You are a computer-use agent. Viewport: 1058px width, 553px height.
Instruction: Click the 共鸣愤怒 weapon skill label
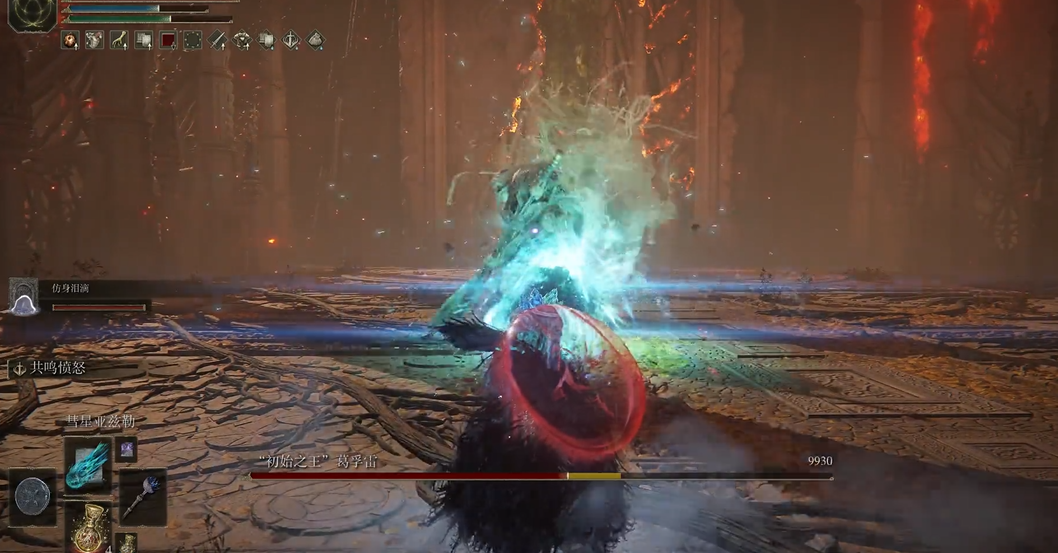(x=57, y=368)
